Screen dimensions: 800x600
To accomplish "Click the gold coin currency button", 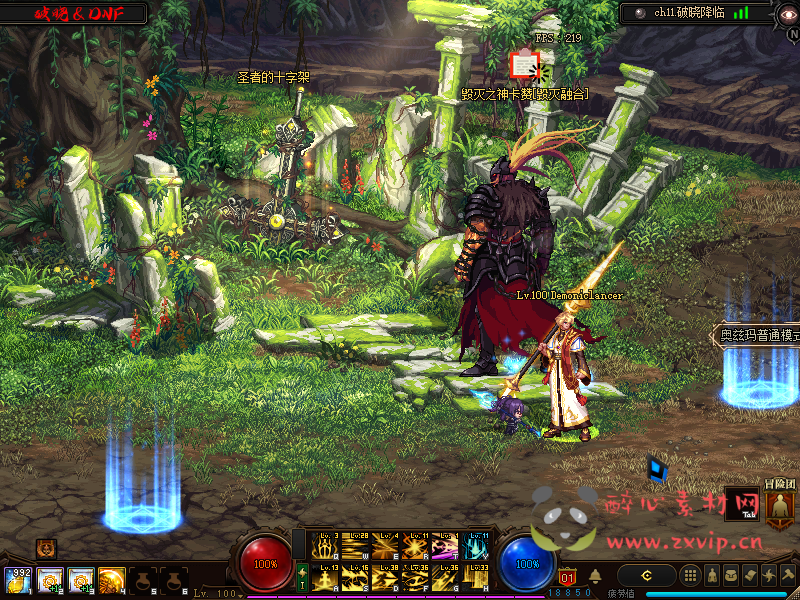I will [647, 576].
